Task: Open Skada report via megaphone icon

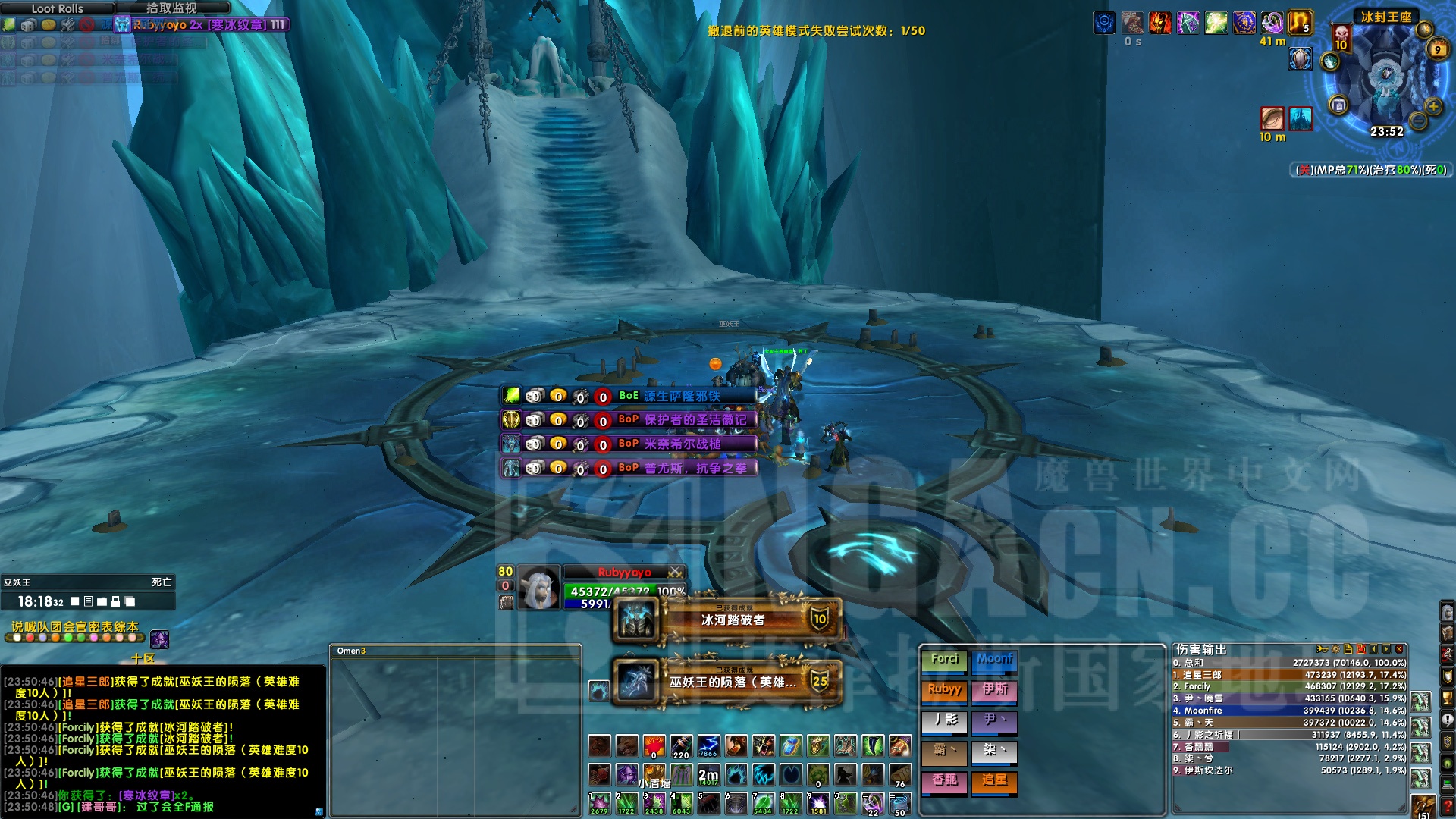Action: pyautogui.click(x=1323, y=649)
